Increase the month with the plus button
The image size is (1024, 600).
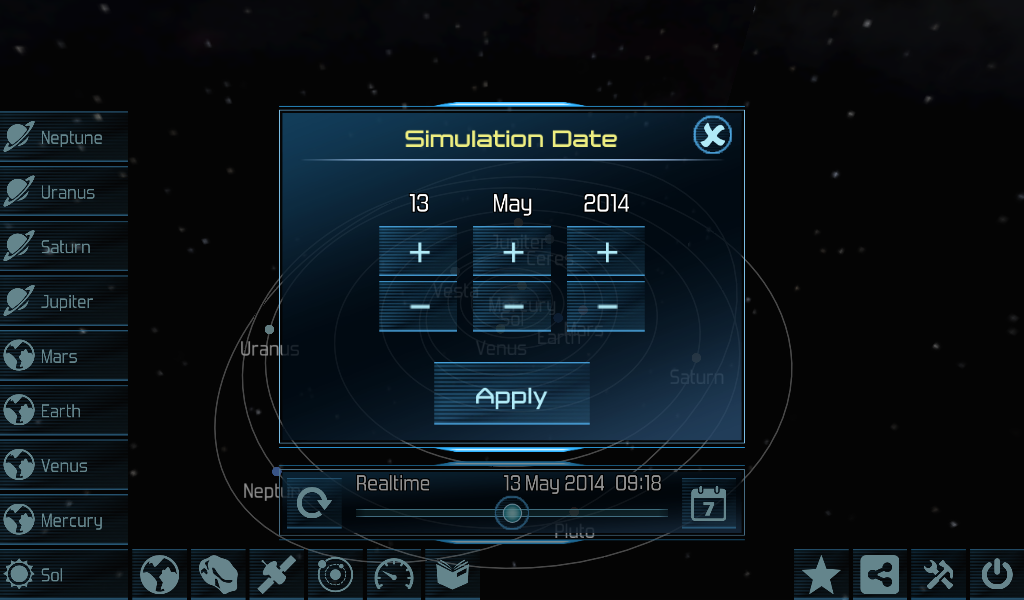click(512, 252)
